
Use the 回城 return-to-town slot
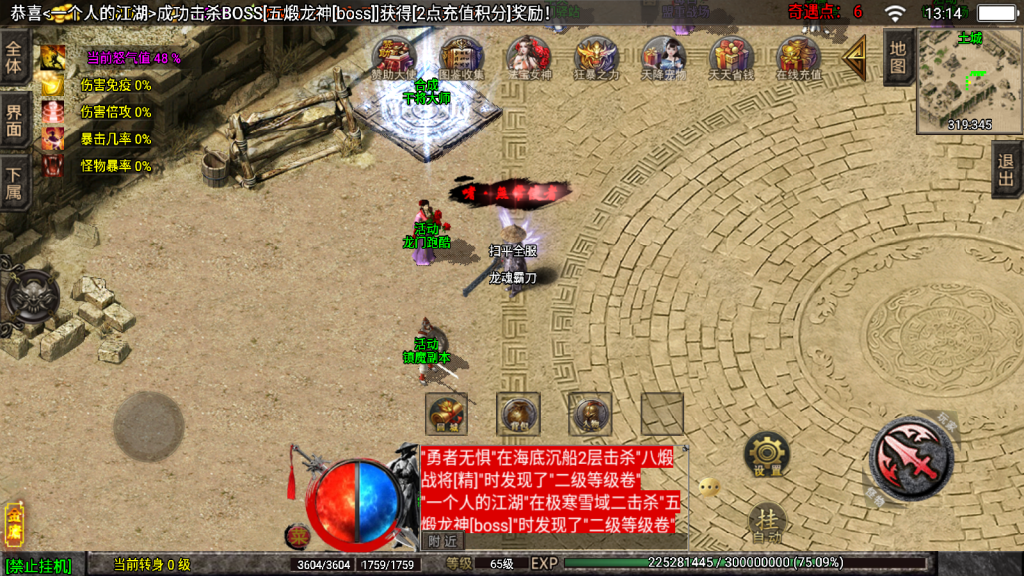point(446,414)
